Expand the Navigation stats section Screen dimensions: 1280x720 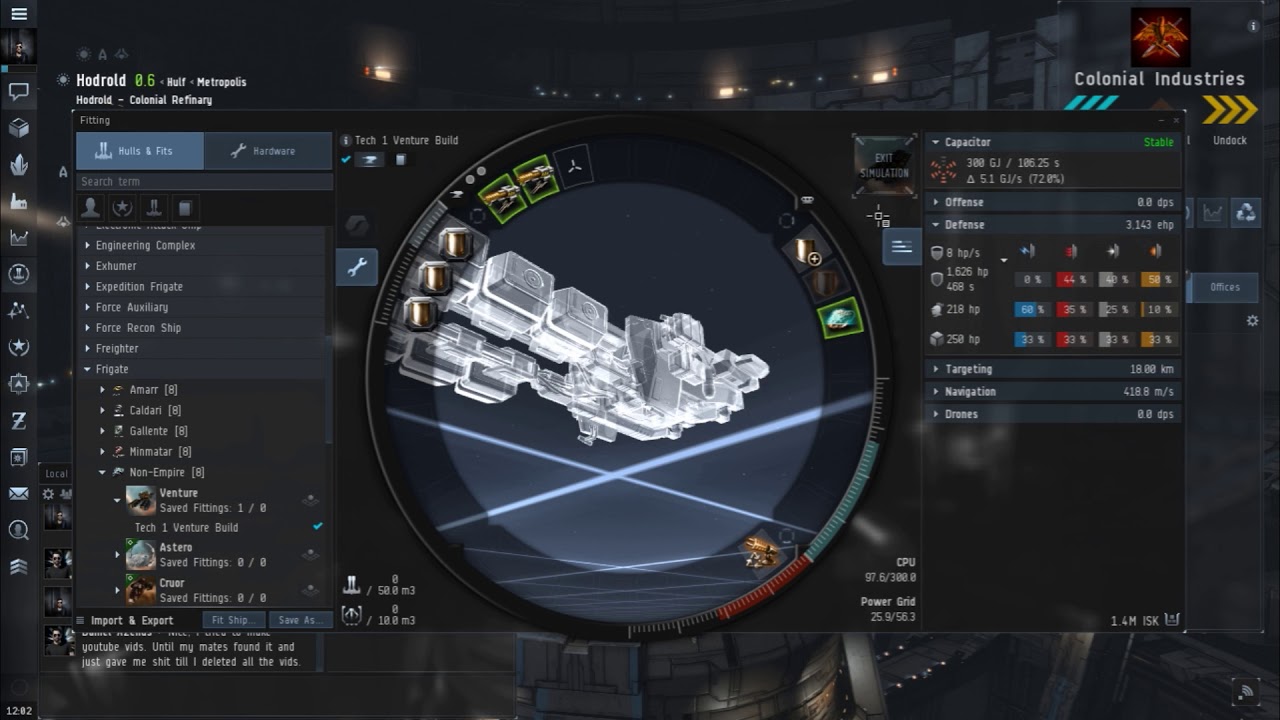click(970, 392)
